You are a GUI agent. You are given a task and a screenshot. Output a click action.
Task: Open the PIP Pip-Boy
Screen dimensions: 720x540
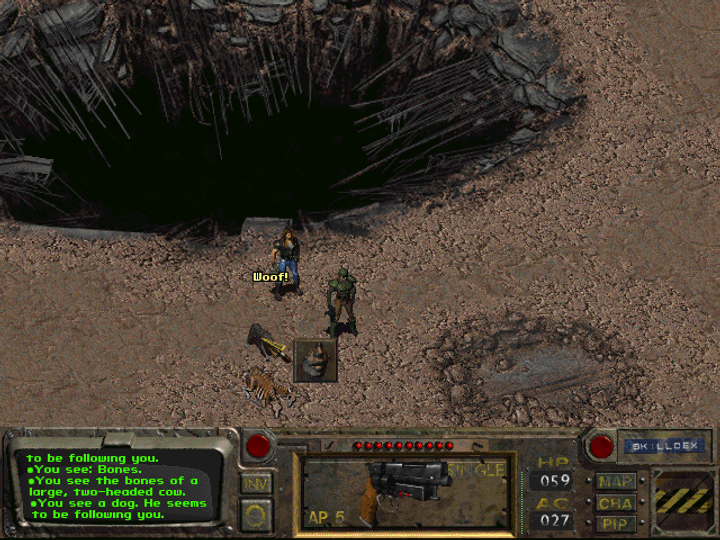click(x=615, y=524)
